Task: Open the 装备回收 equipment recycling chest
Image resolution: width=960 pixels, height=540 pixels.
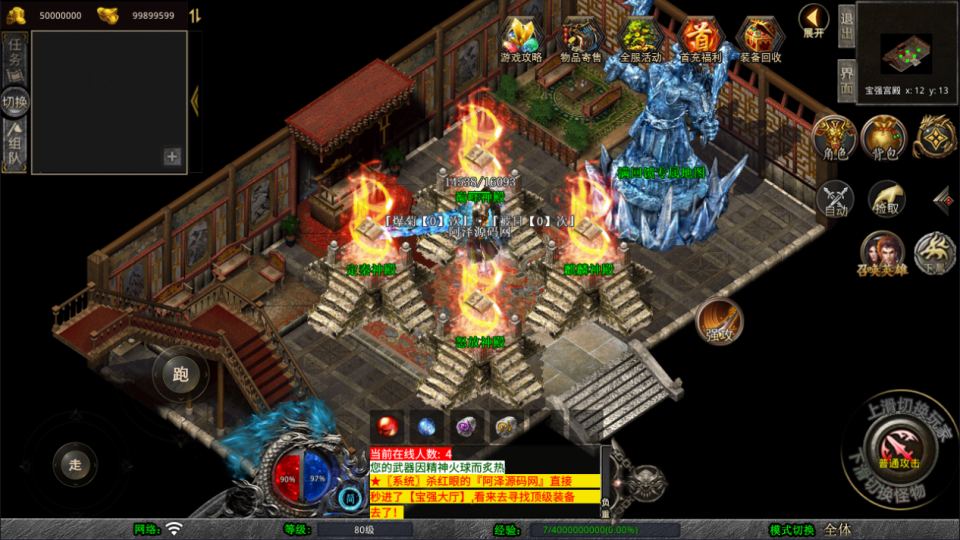Action: click(761, 40)
